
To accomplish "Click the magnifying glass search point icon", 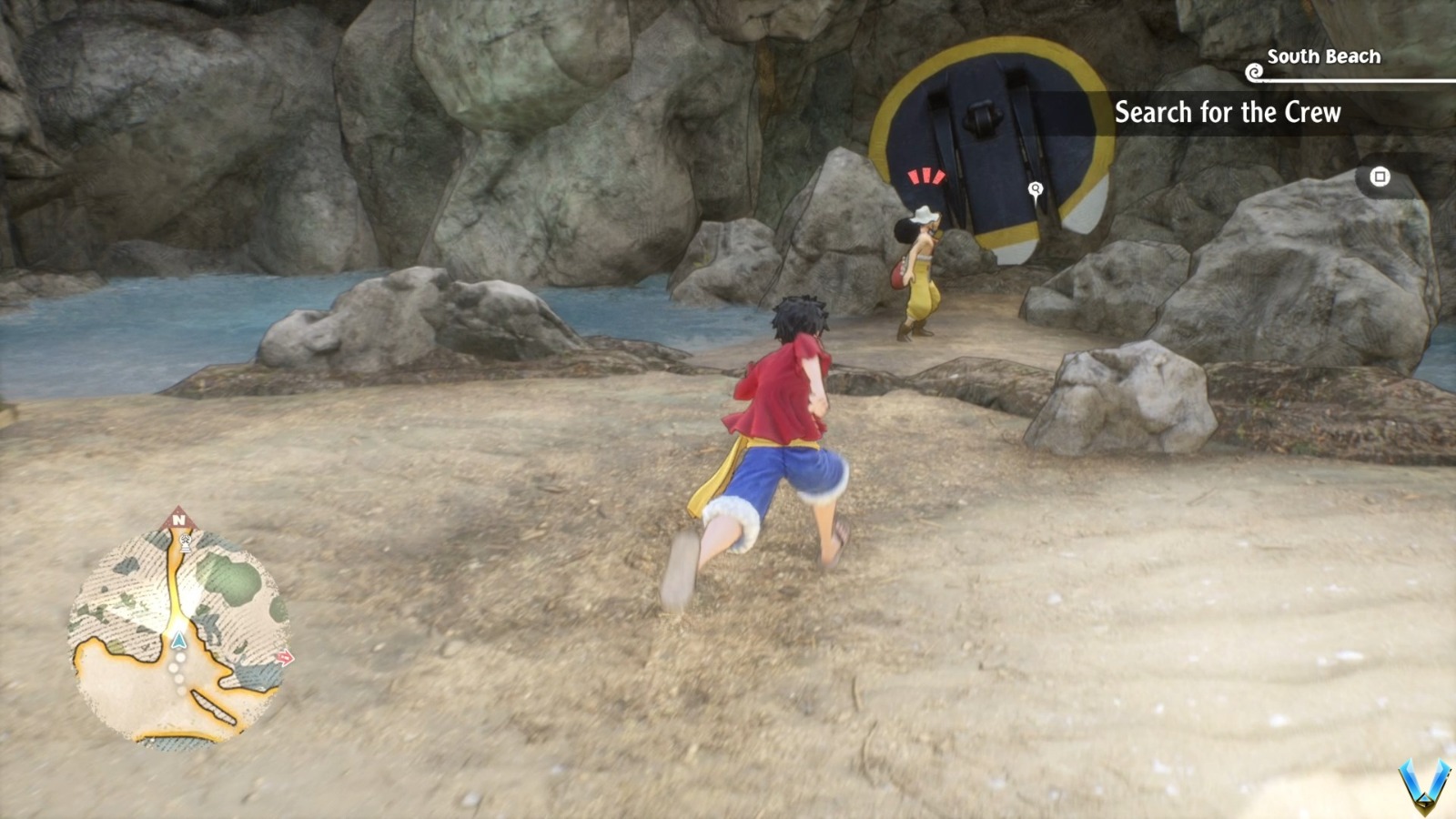I will pos(1034,189).
